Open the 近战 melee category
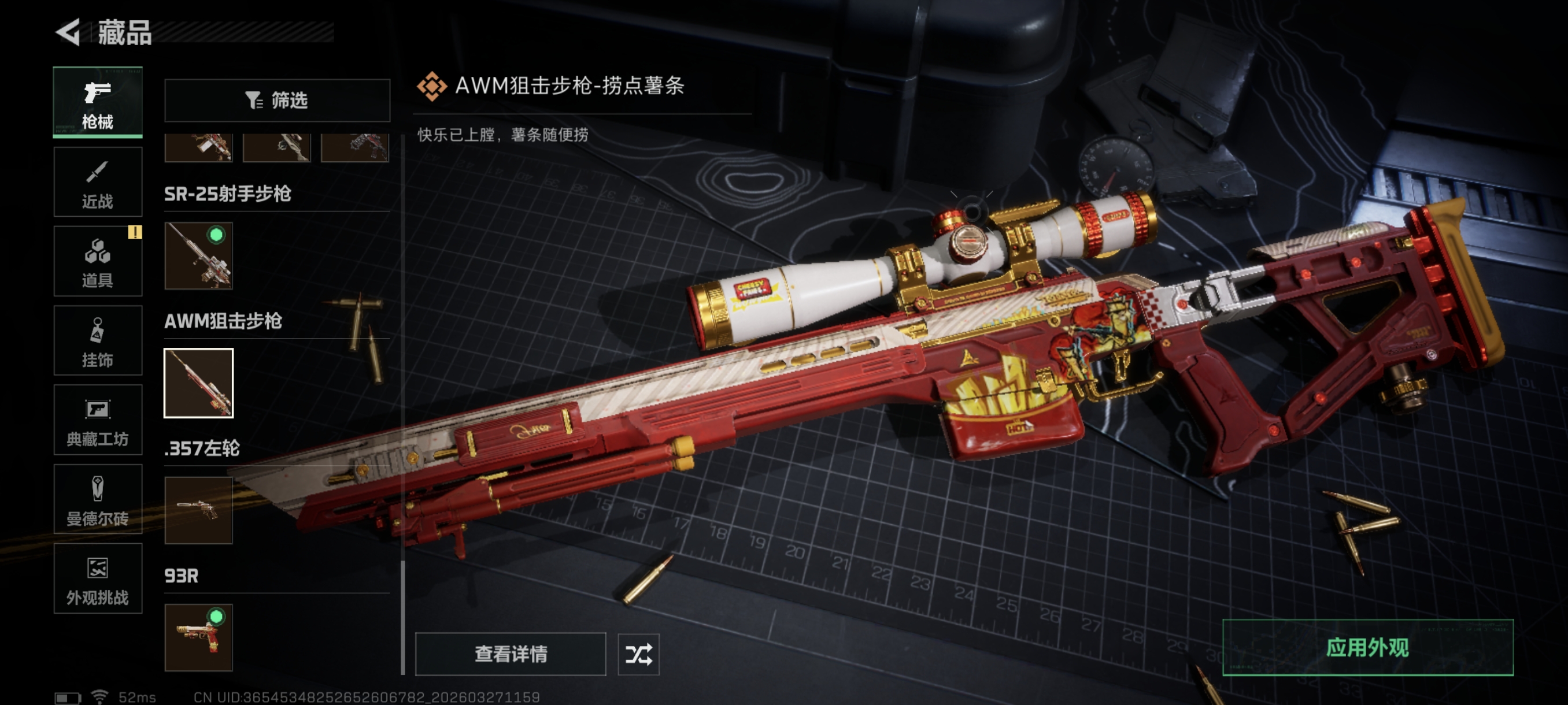 point(97,182)
